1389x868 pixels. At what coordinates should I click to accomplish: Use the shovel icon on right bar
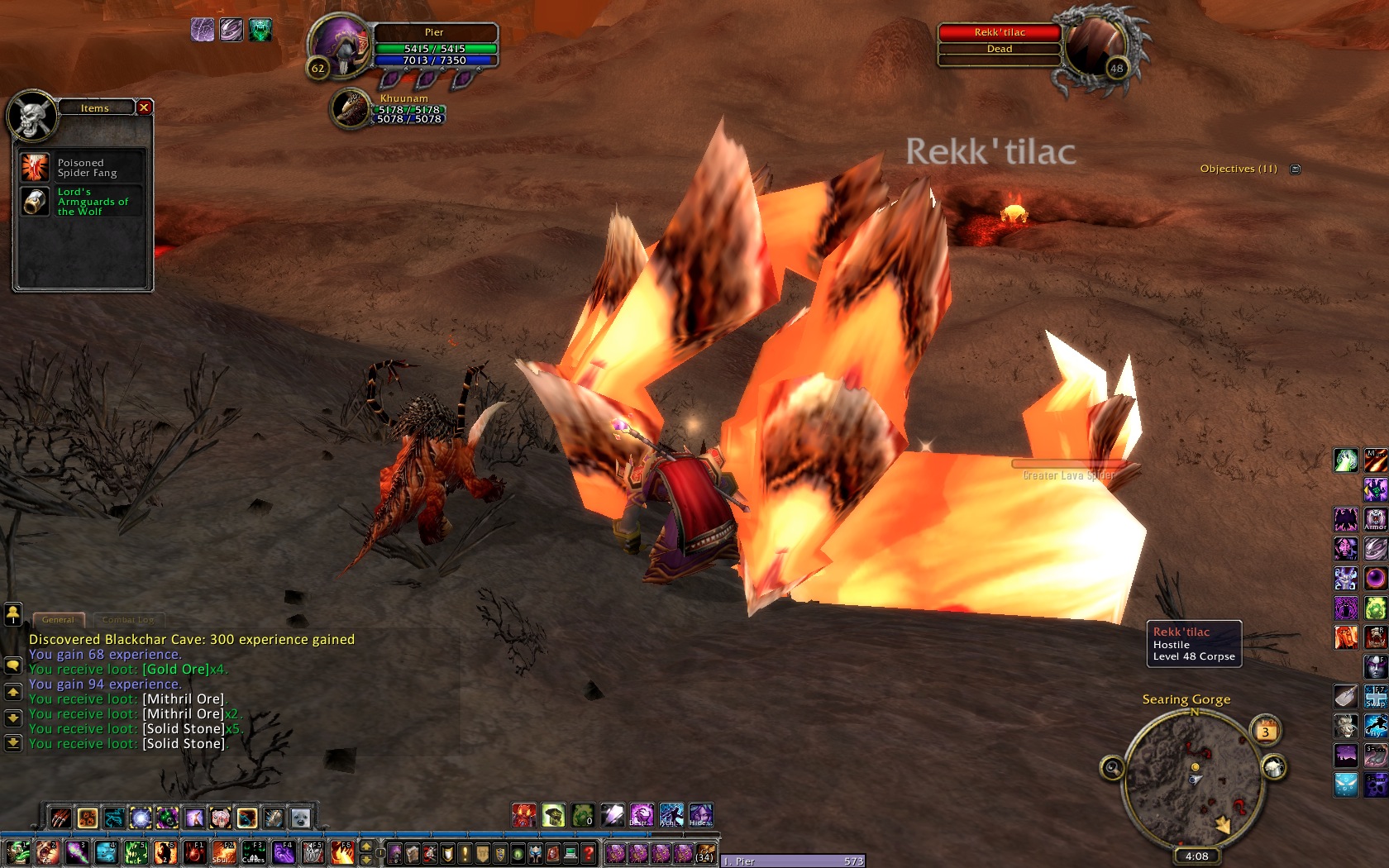point(1345,696)
